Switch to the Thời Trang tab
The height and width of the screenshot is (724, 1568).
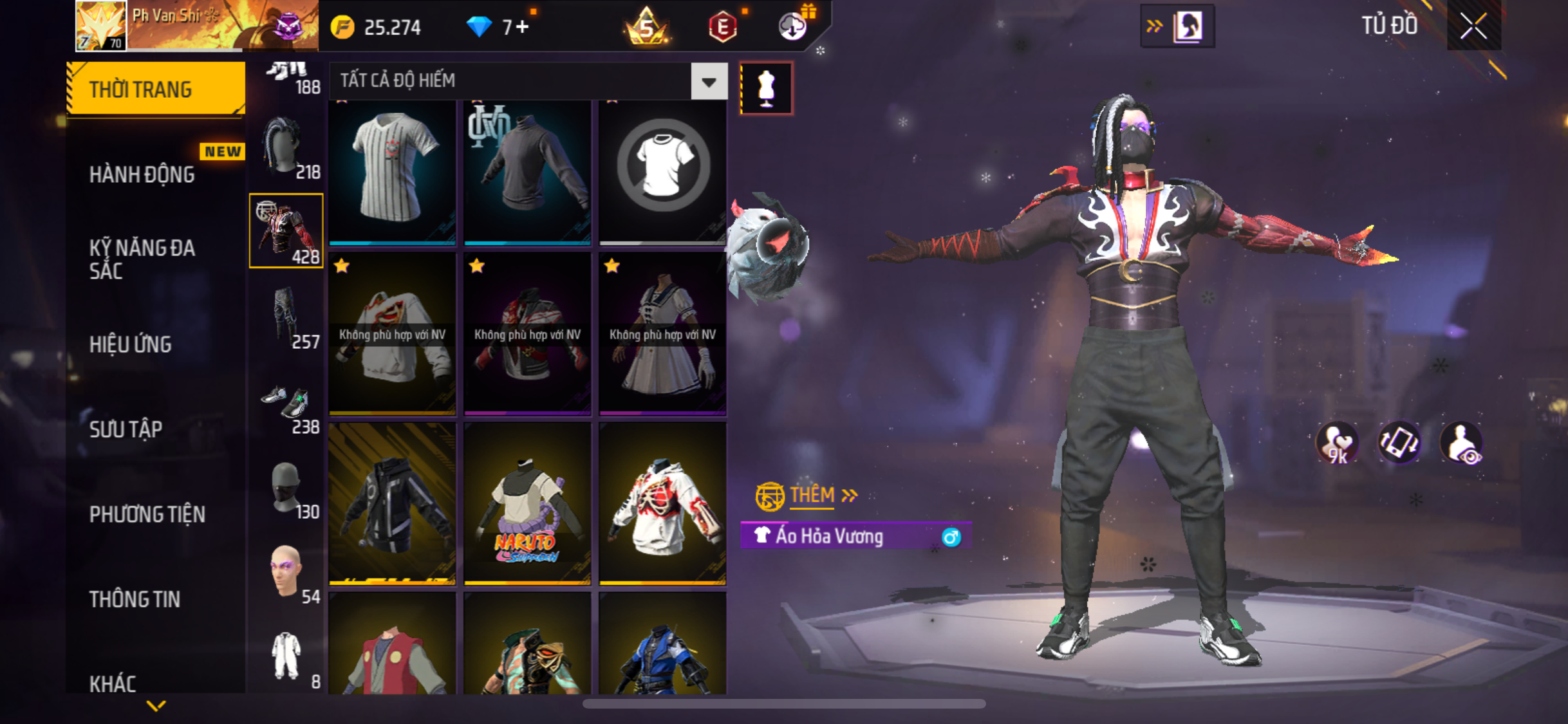click(156, 89)
